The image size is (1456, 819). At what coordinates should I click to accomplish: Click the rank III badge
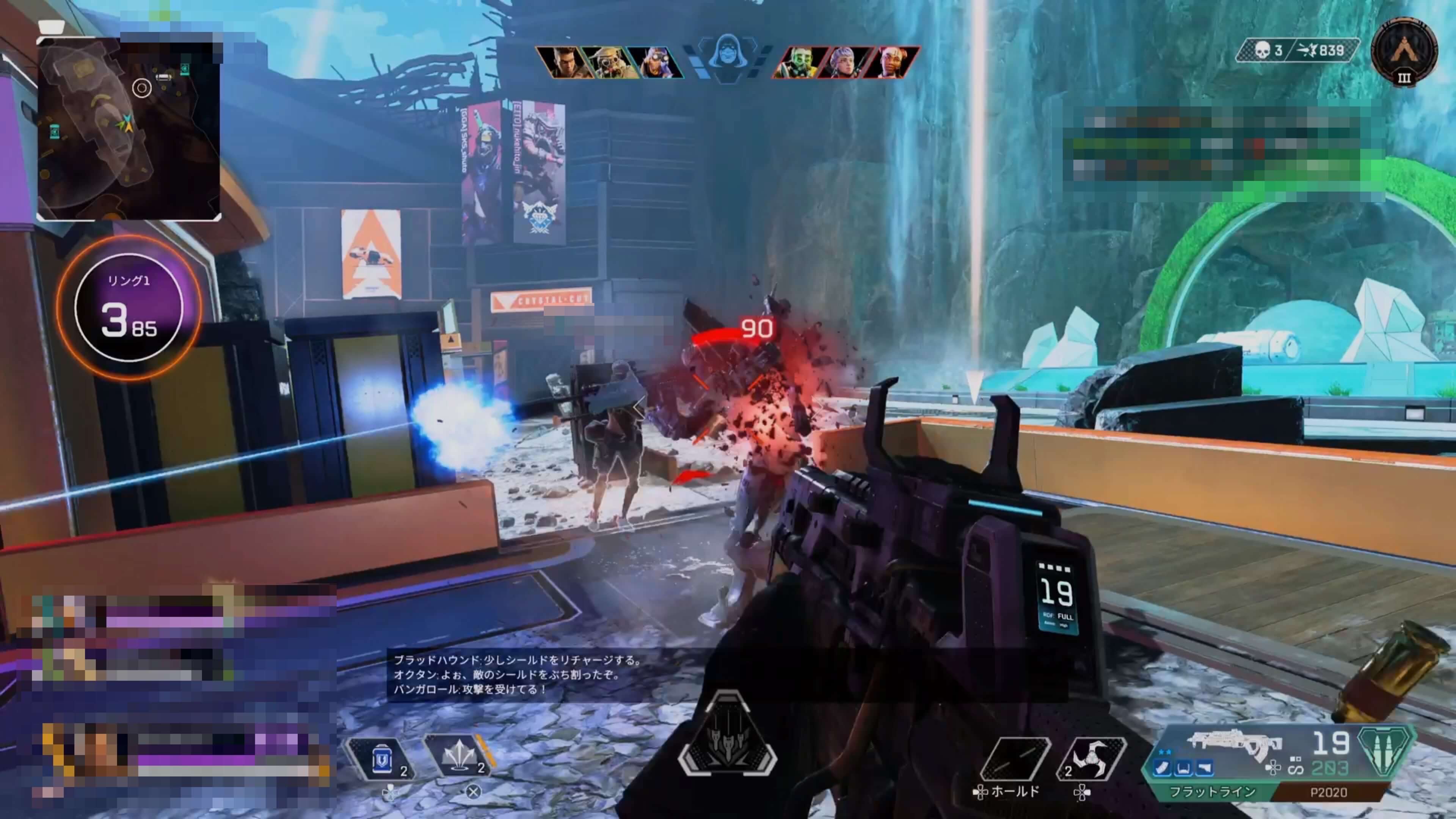[x=1404, y=51]
